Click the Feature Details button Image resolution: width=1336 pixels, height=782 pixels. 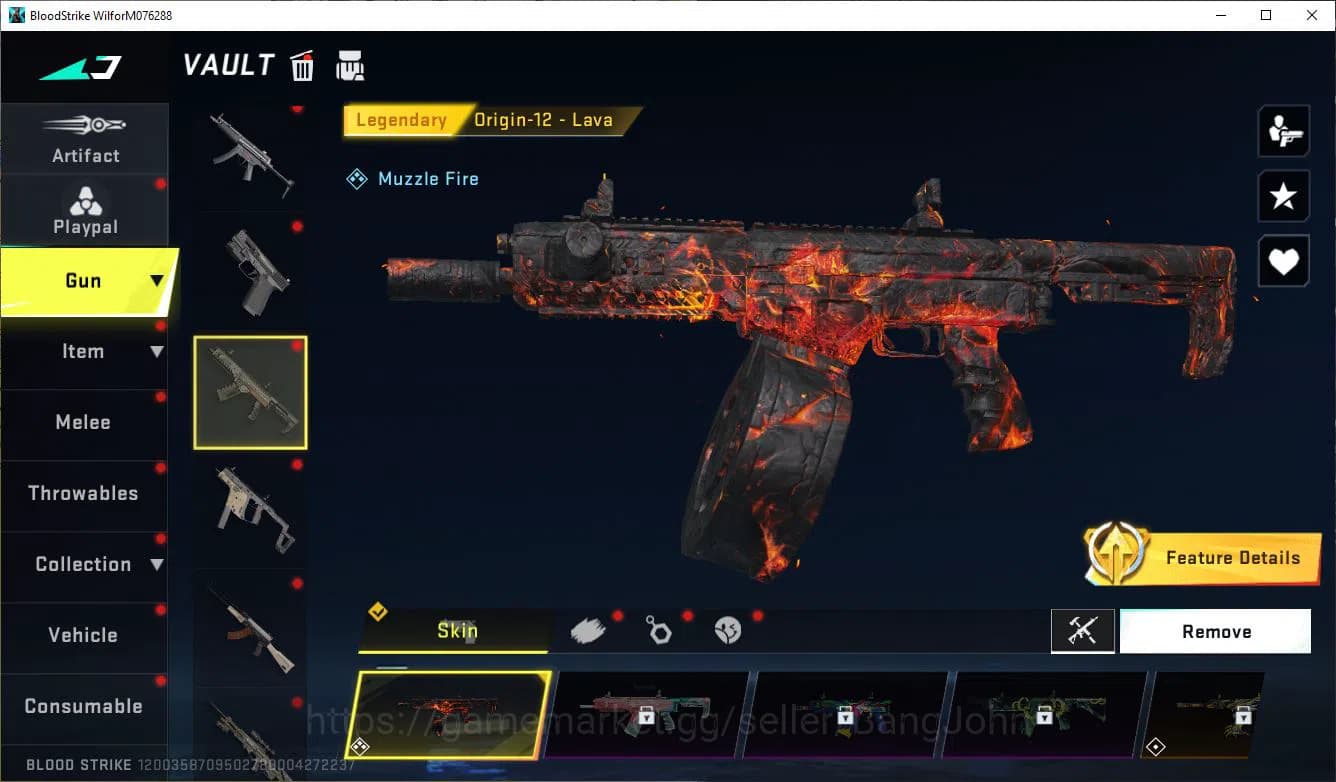tap(1233, 558)
